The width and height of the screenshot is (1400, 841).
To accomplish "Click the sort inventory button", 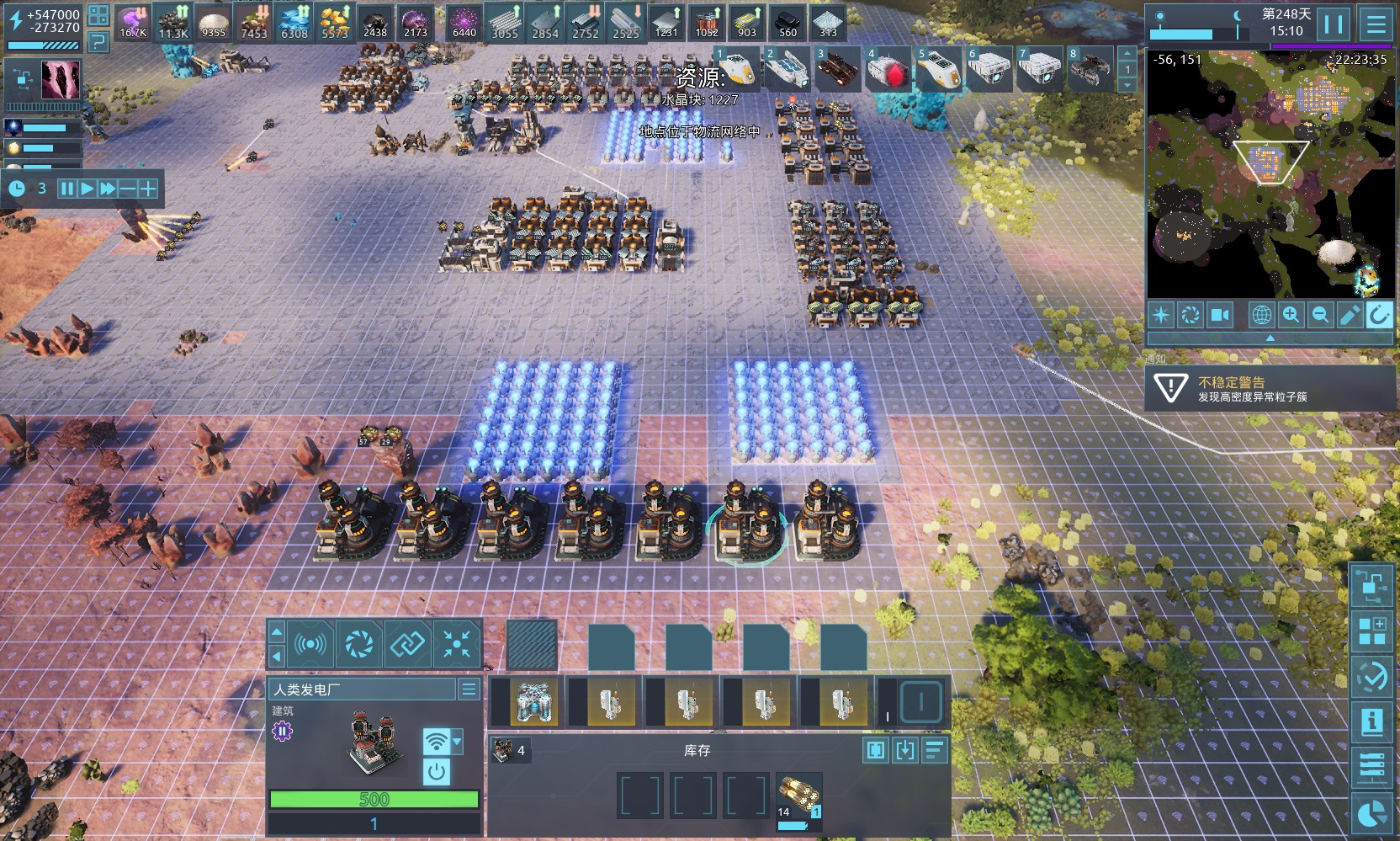I will [x=935, y=750].
